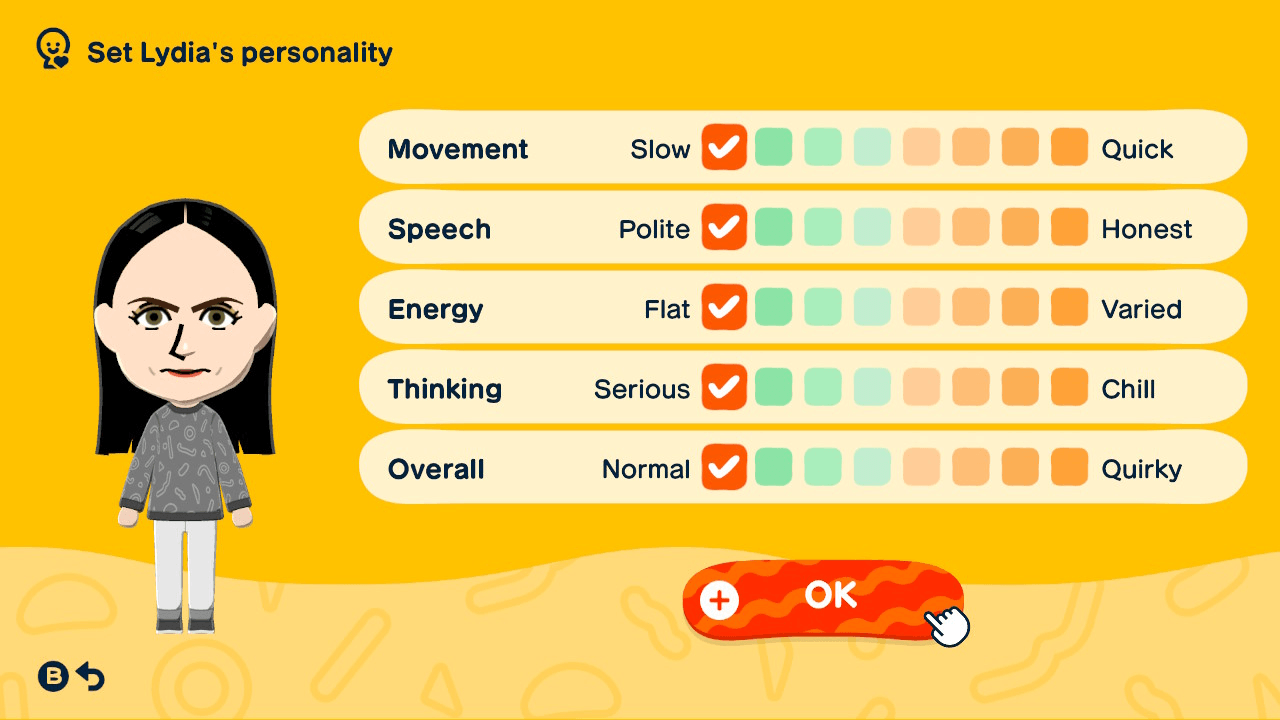Click the Quick label on the Movement row
The image size is (1280, 720).
pos(1137,148)
